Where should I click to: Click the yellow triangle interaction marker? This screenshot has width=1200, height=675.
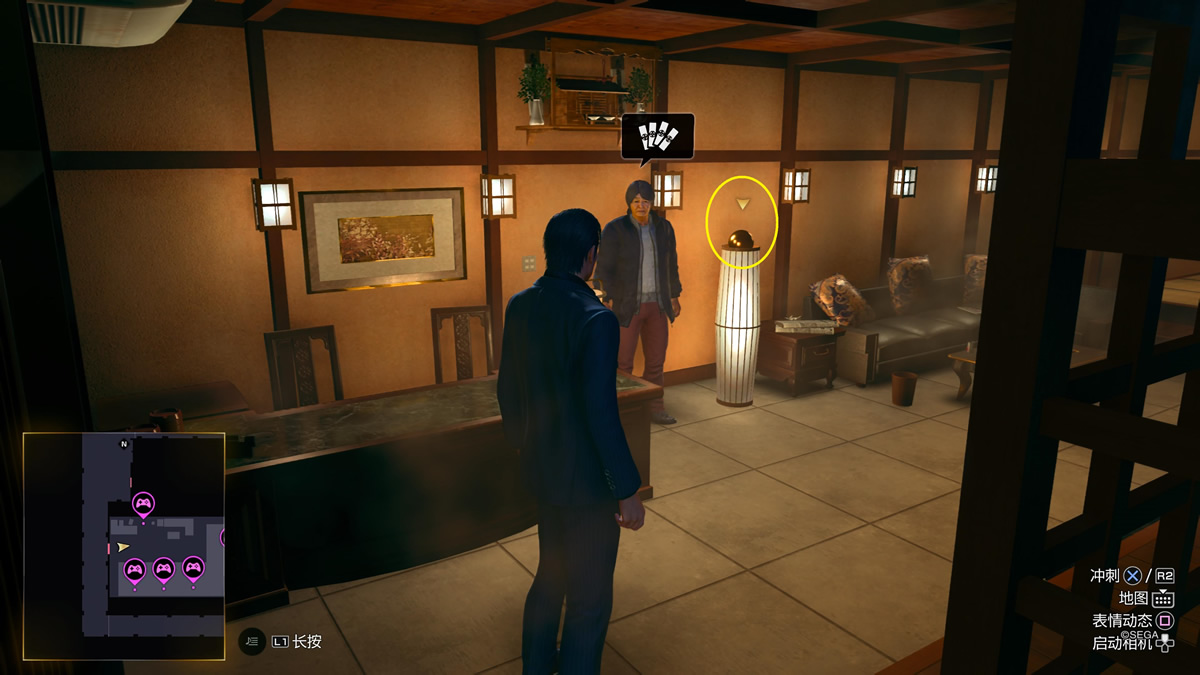coord(742,204)
